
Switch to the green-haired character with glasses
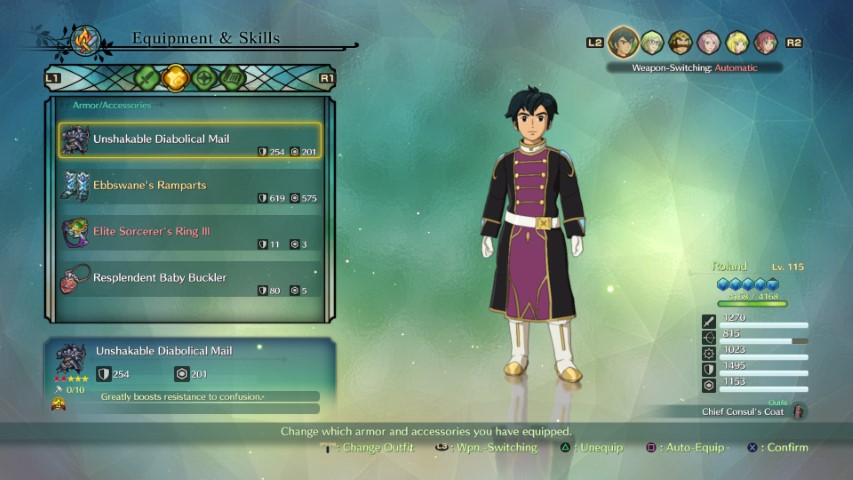pyautogui.click(x=652, y=42)
